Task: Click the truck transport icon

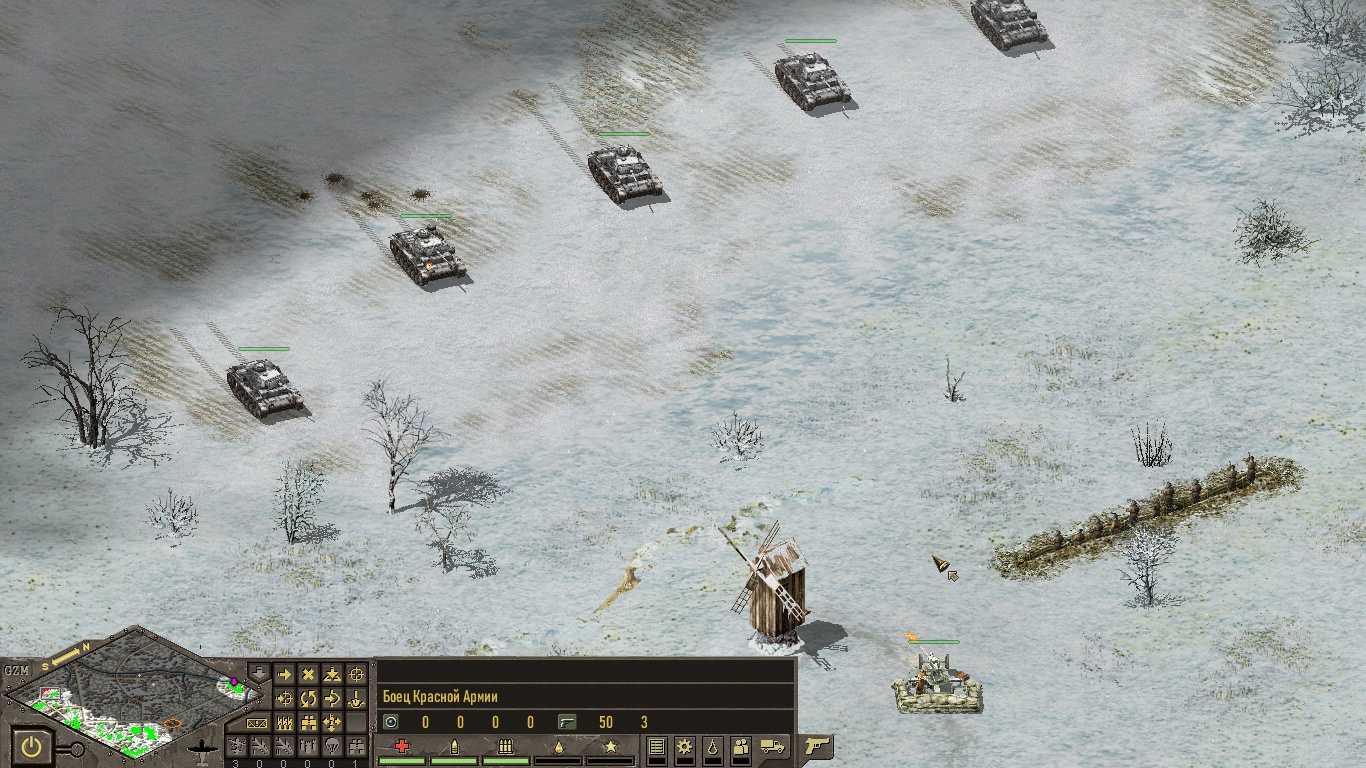Action: point(772,746)
